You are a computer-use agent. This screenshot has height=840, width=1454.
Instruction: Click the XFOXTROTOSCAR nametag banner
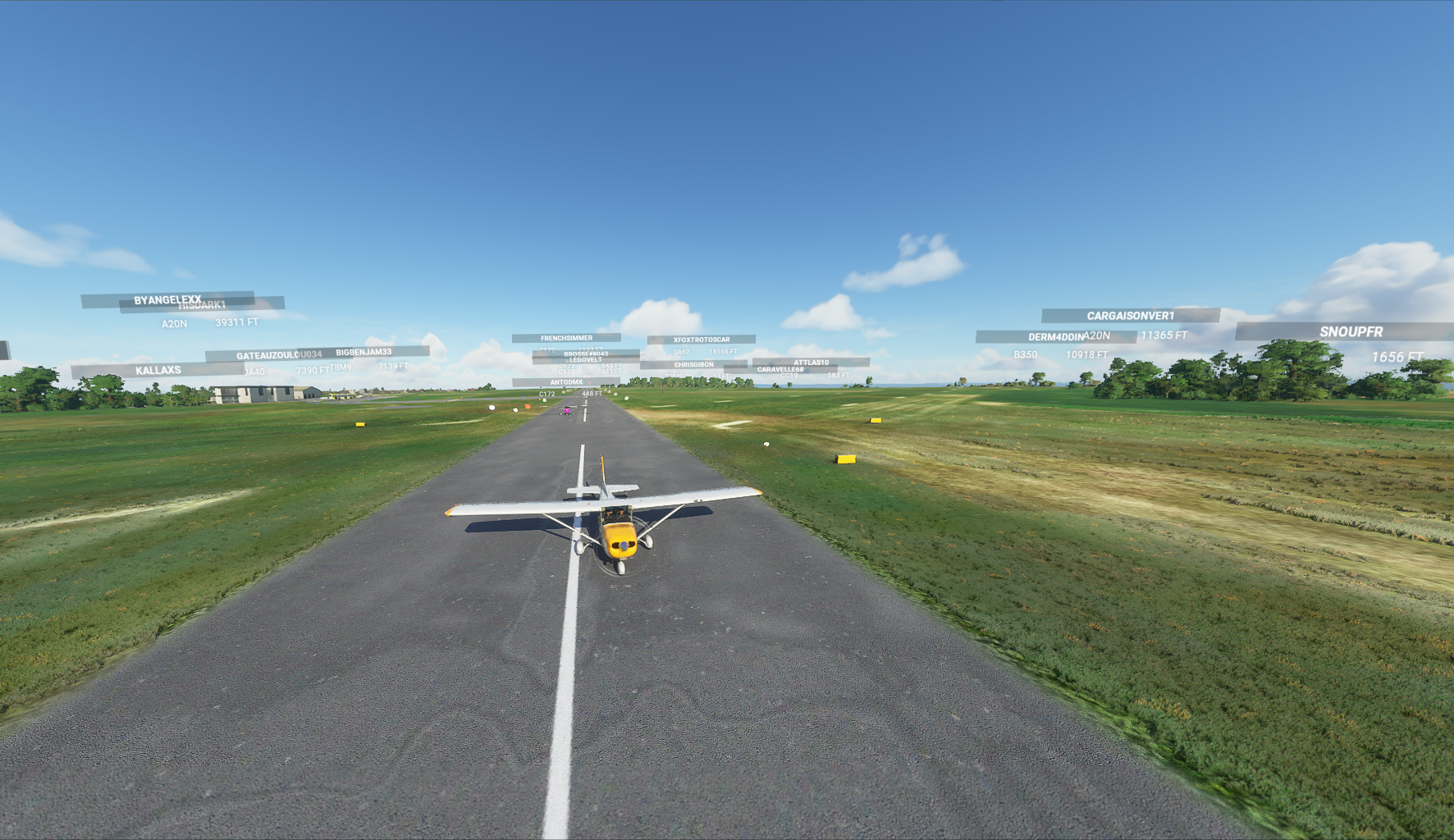(702, 338)
